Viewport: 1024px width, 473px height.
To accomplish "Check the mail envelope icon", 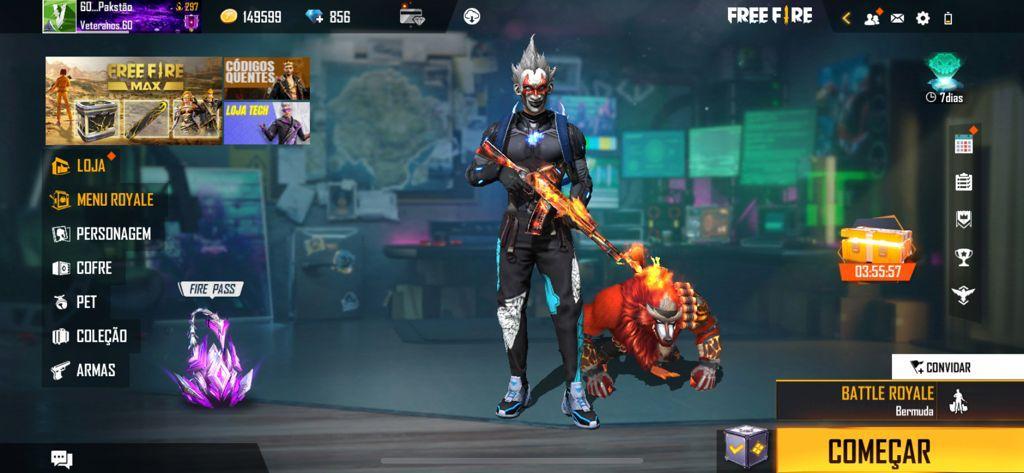I will click(897, 18).
